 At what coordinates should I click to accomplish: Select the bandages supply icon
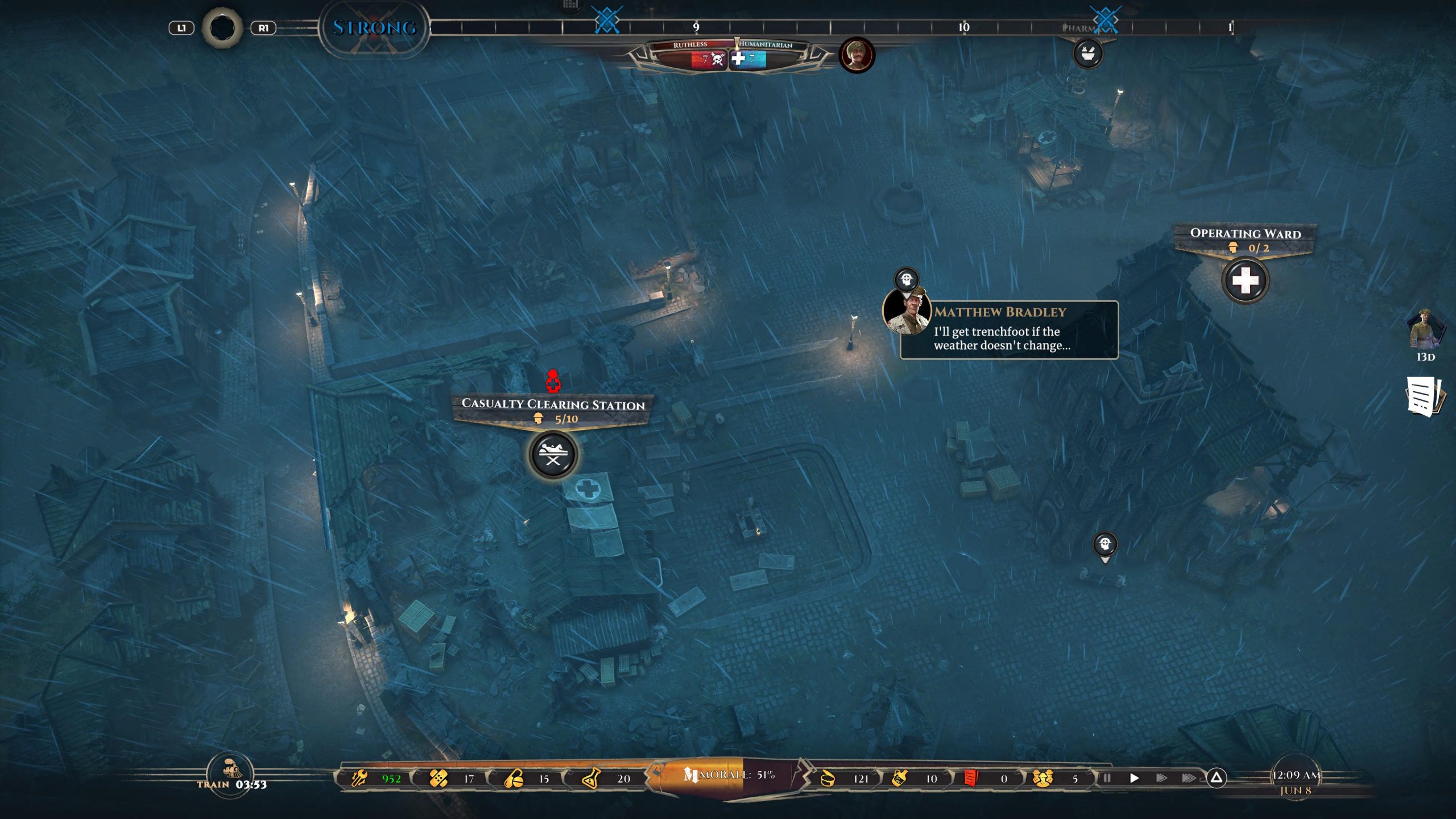coord(439,778)
